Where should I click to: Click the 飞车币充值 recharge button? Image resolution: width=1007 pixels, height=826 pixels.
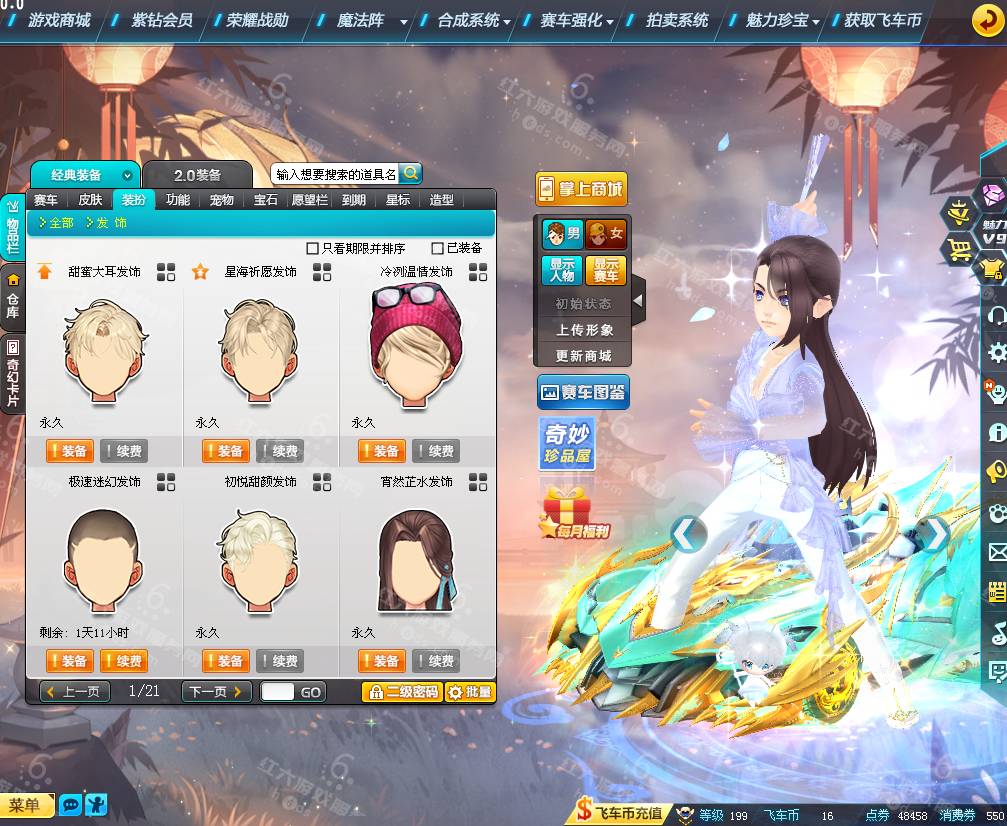pos(620,814)
